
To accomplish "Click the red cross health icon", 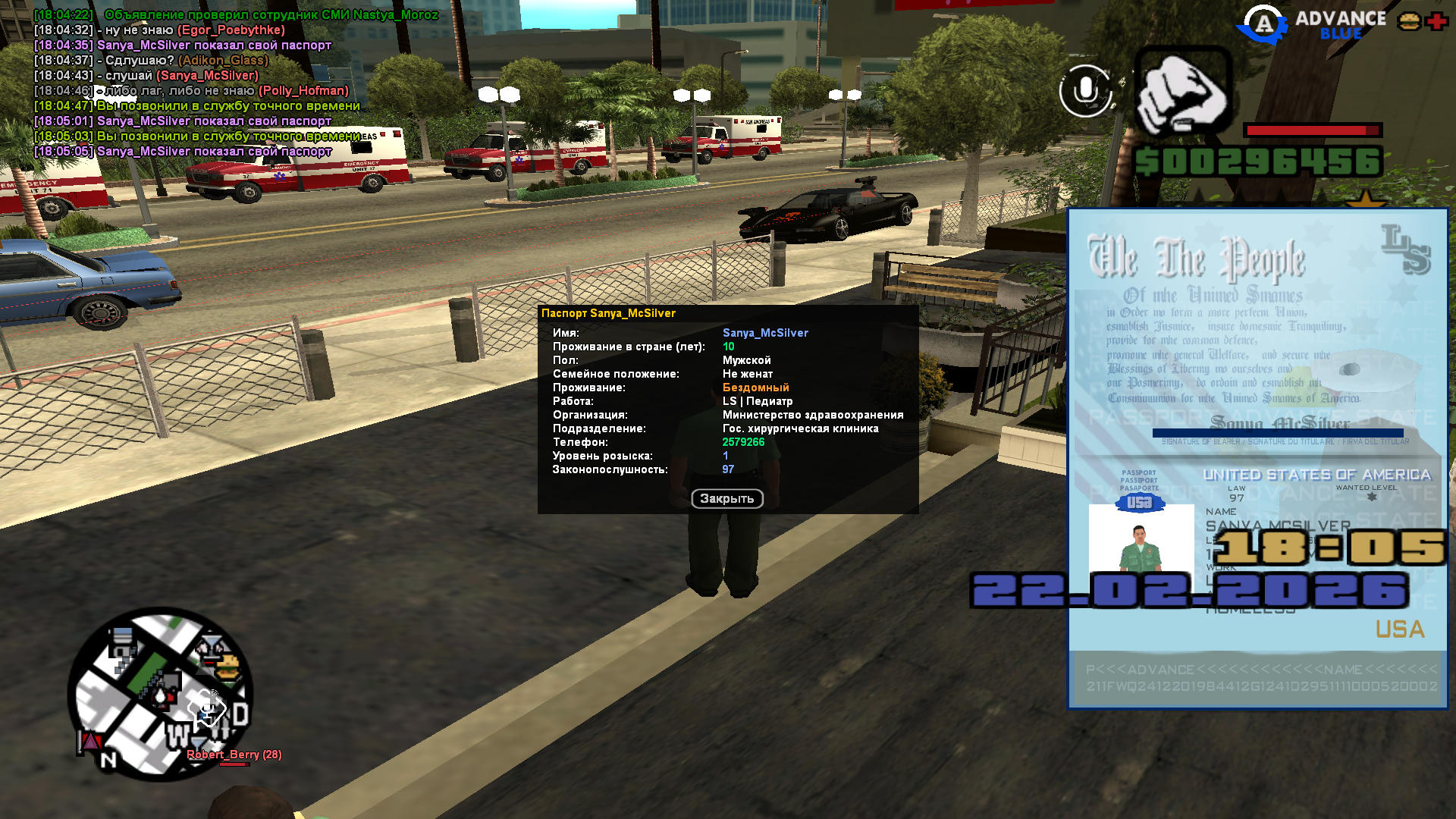I will pos(1436,21).
